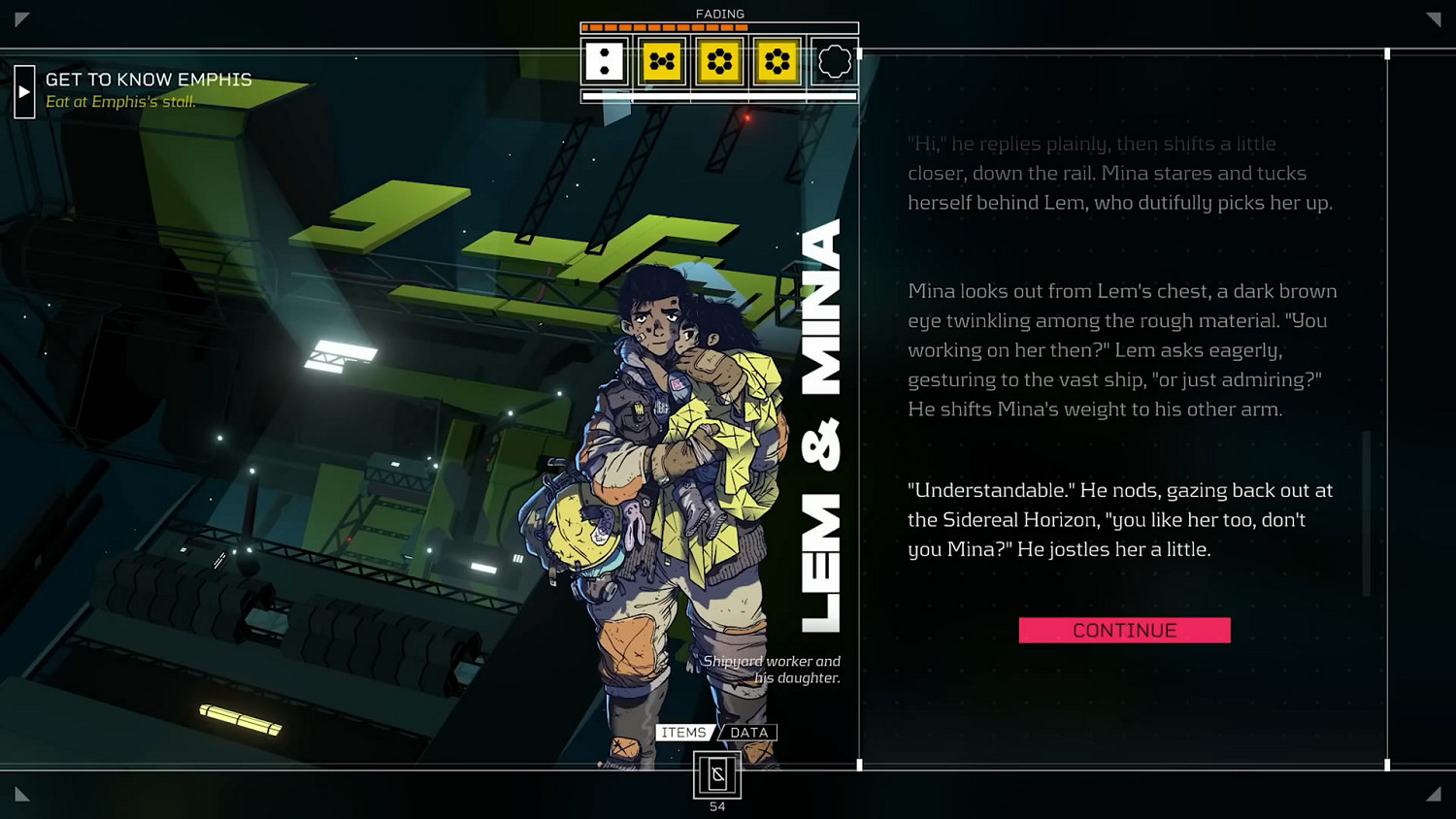Select the white die showing two

tap(605, 62)
